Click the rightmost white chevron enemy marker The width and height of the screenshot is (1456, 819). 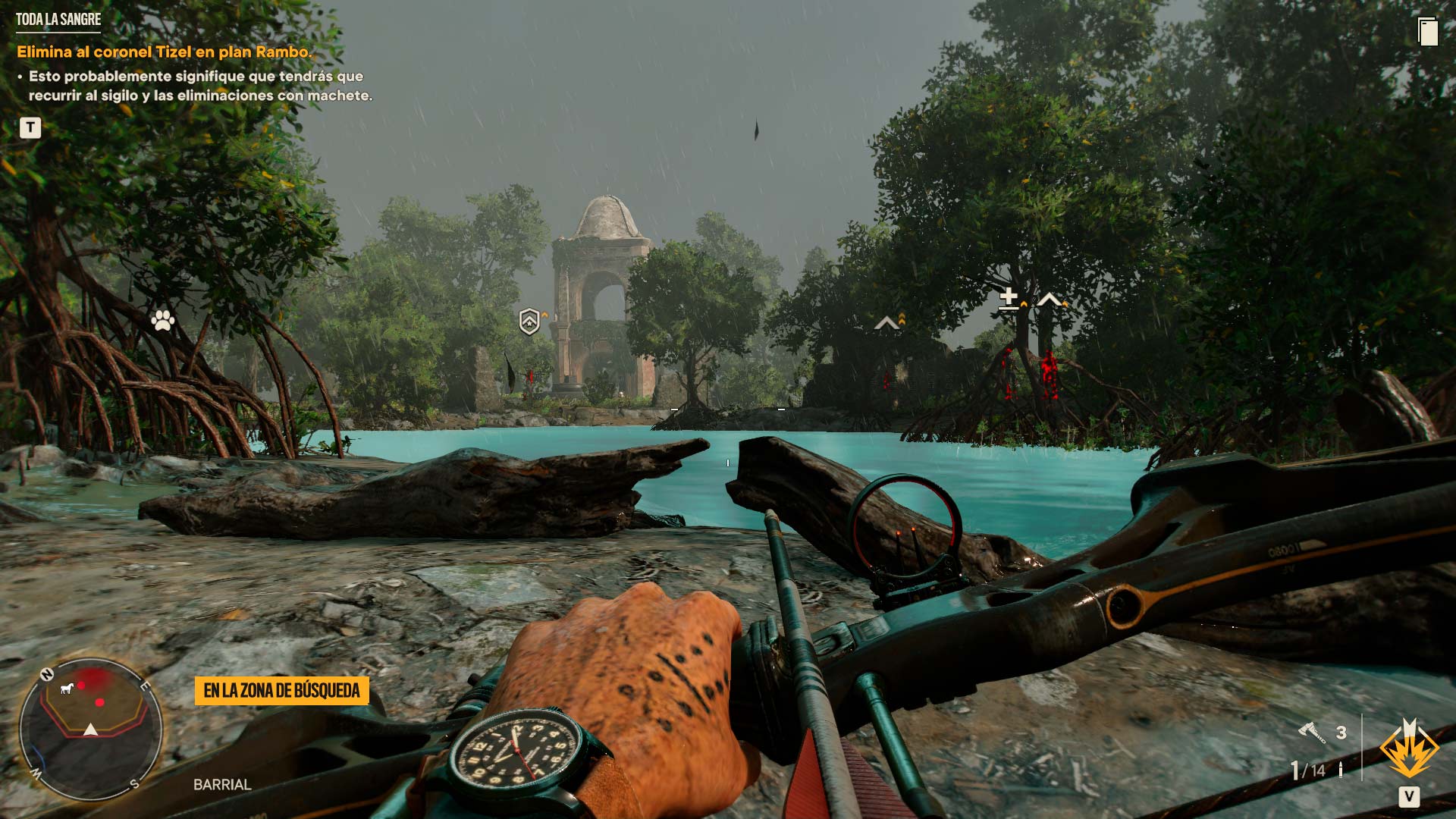1048,300
